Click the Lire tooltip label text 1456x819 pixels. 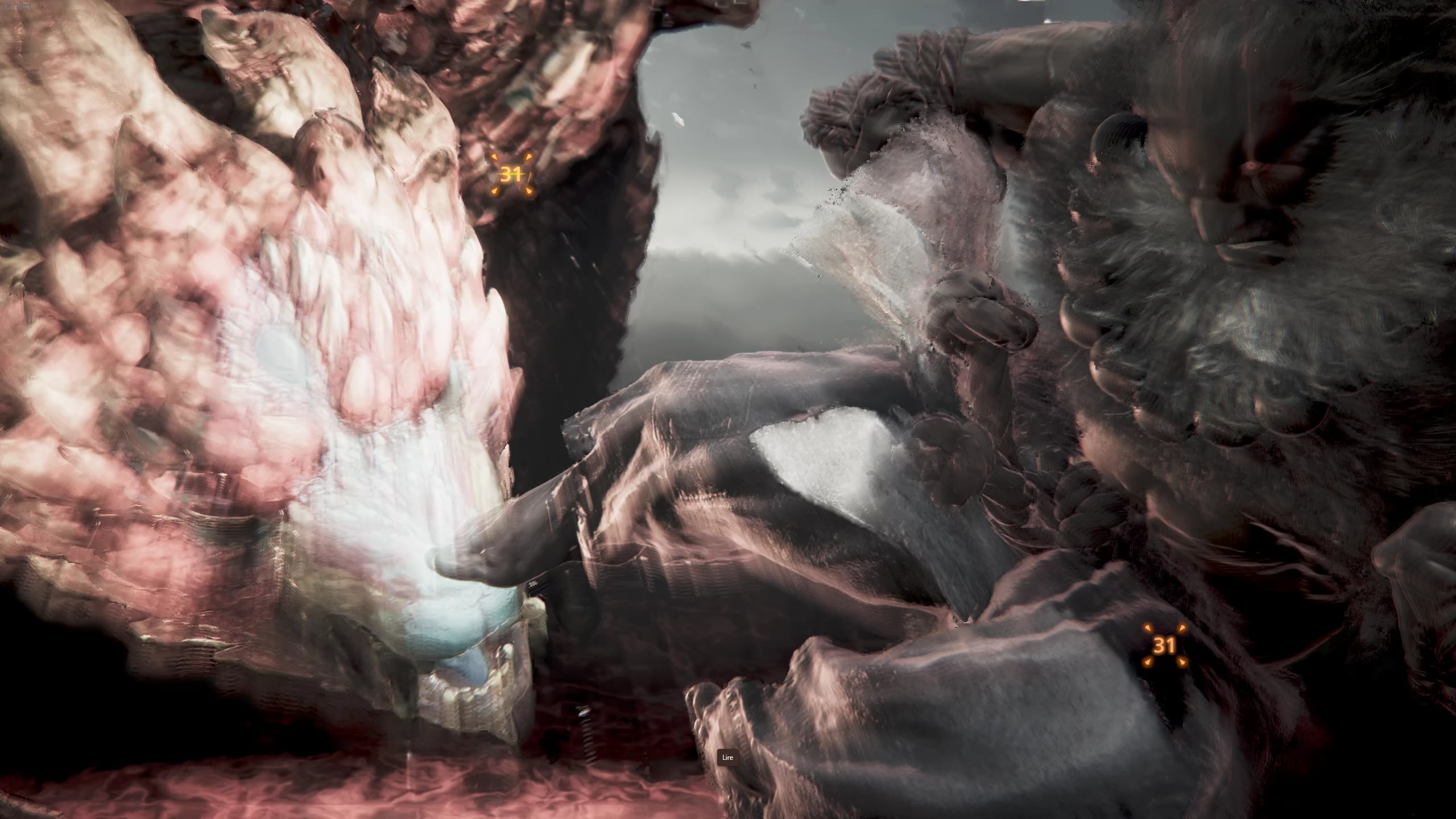tap(728, 757)
